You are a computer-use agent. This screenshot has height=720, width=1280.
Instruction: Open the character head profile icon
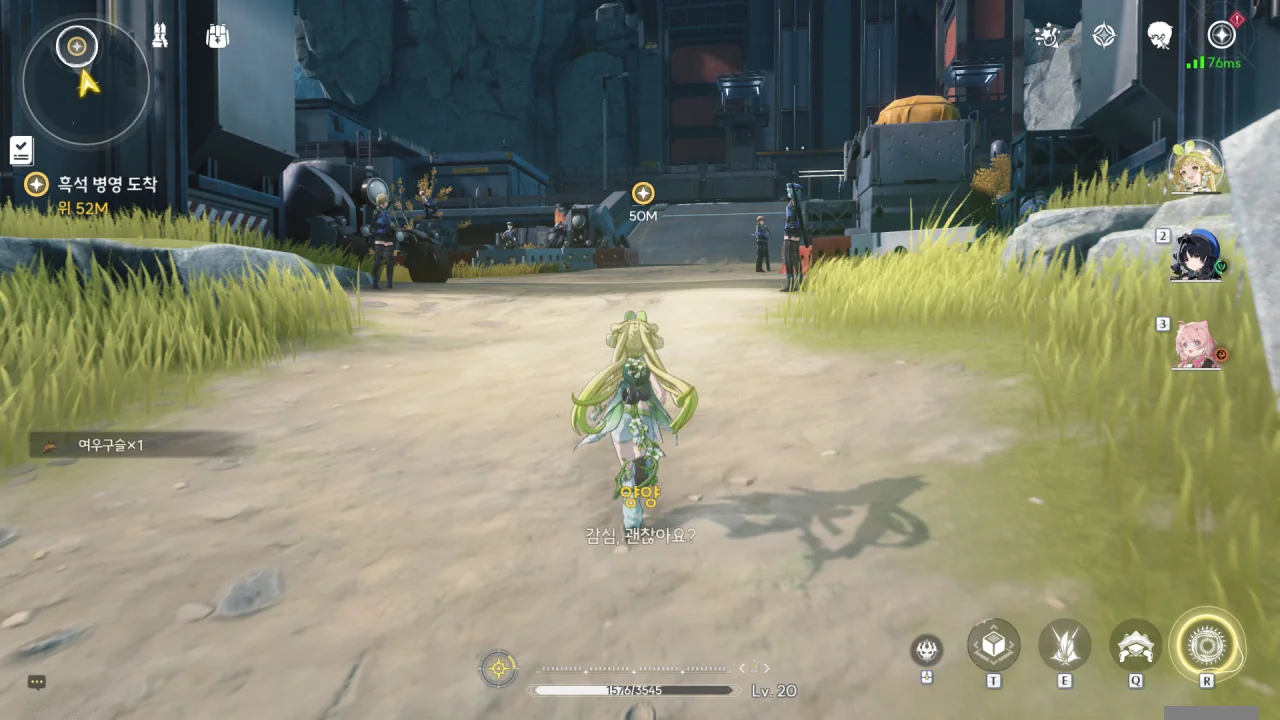(1160, 36)
